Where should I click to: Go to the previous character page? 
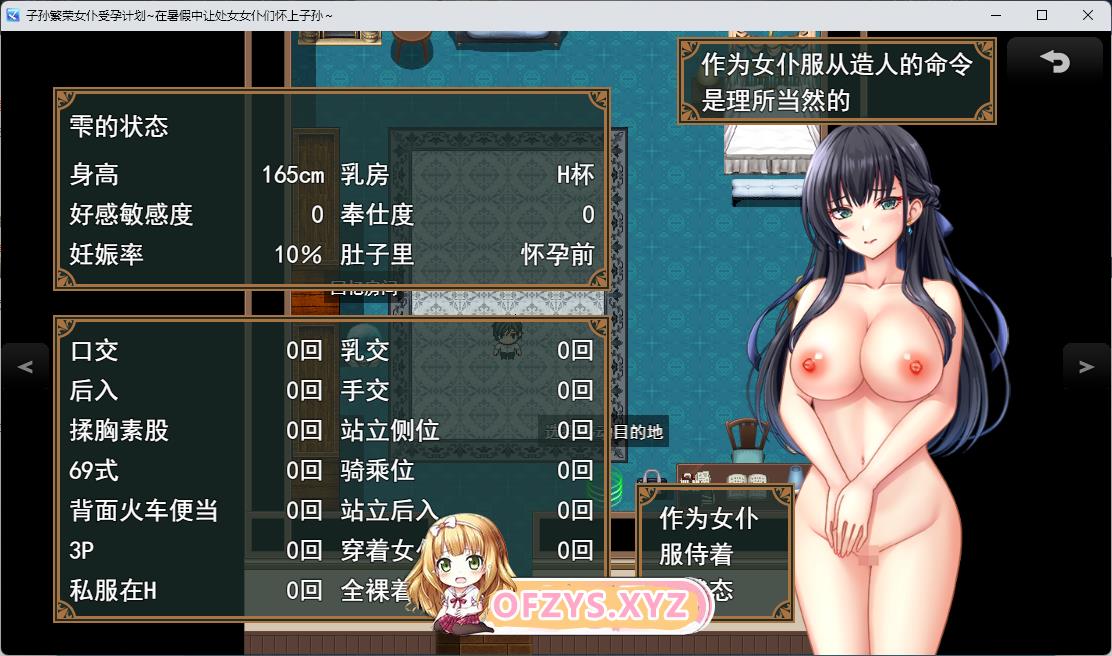[x=25, y=367]
